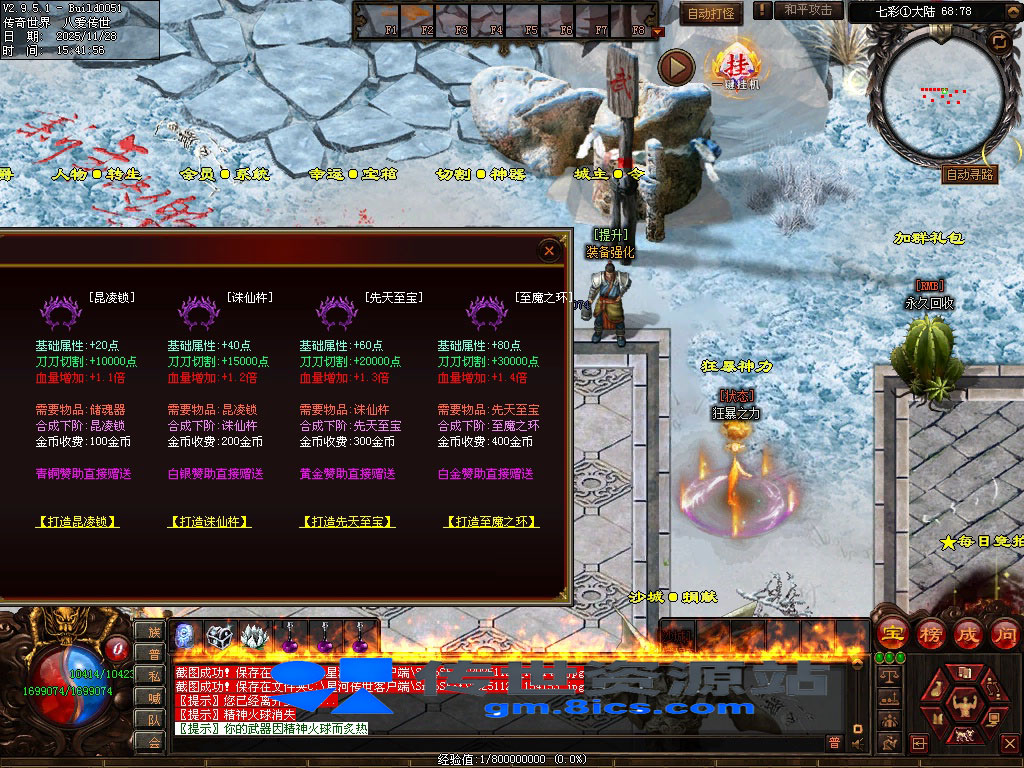Activate the 打造至魔之环 forging link
This screenshot has height=768, width=1024.
point(492,522)
